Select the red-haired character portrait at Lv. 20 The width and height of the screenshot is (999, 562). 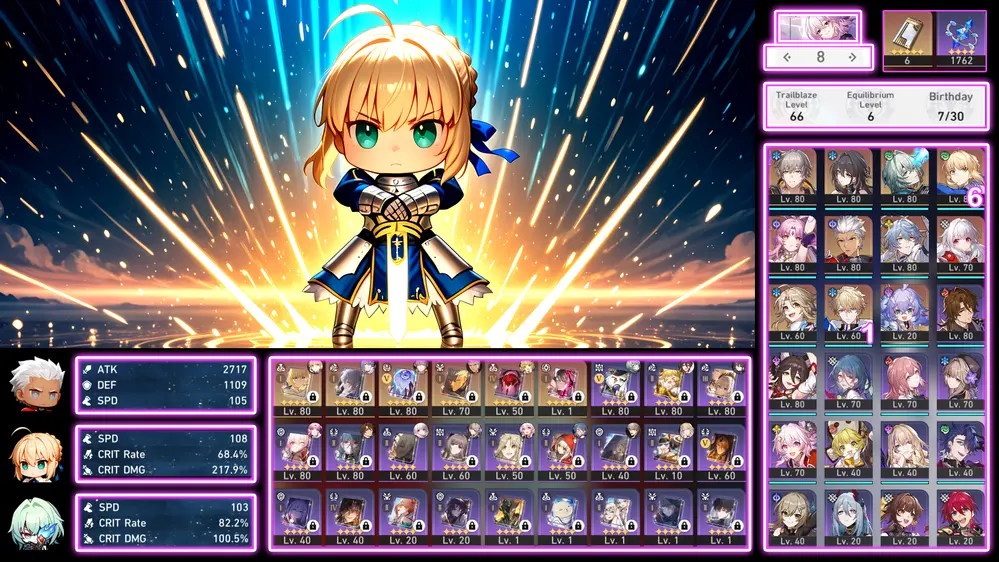(x=960, y=517)
